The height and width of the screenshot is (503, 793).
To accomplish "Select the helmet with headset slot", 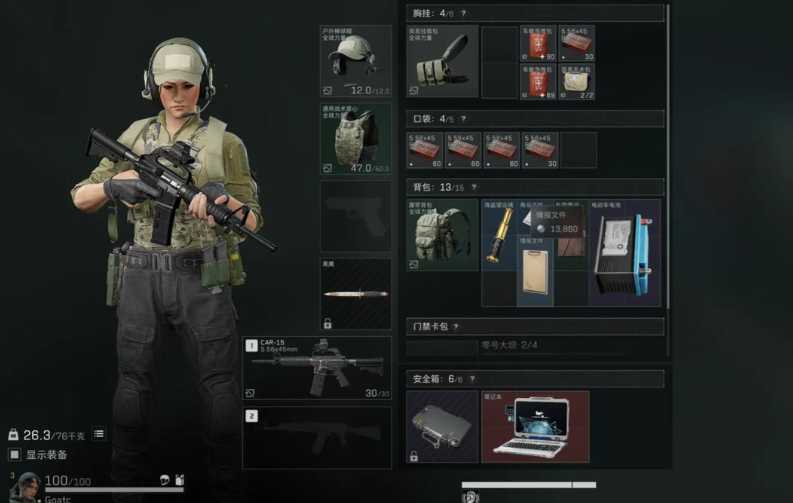I will pyautogui.click(x=356, y=62).
